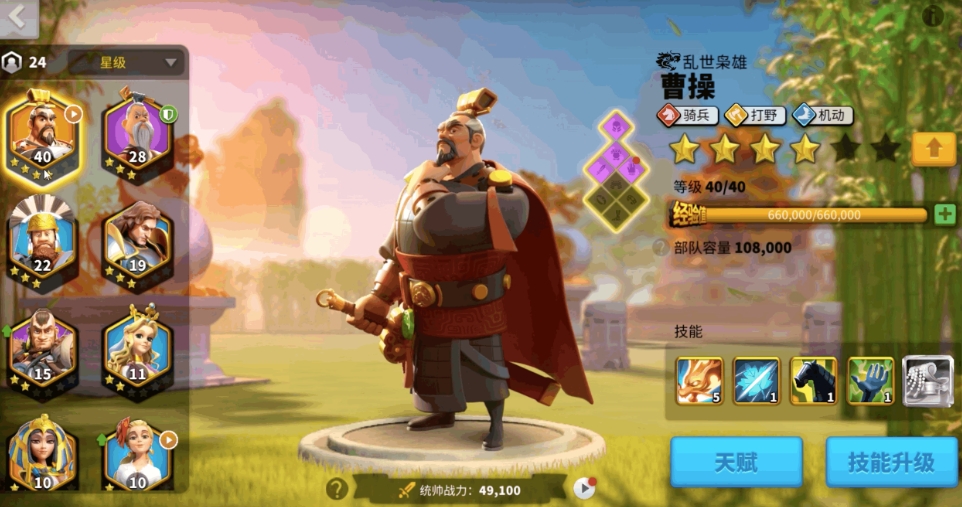View the level 5 flame dragon skill
This screenshot has width=962, height=507.
[x=699, y=380]
